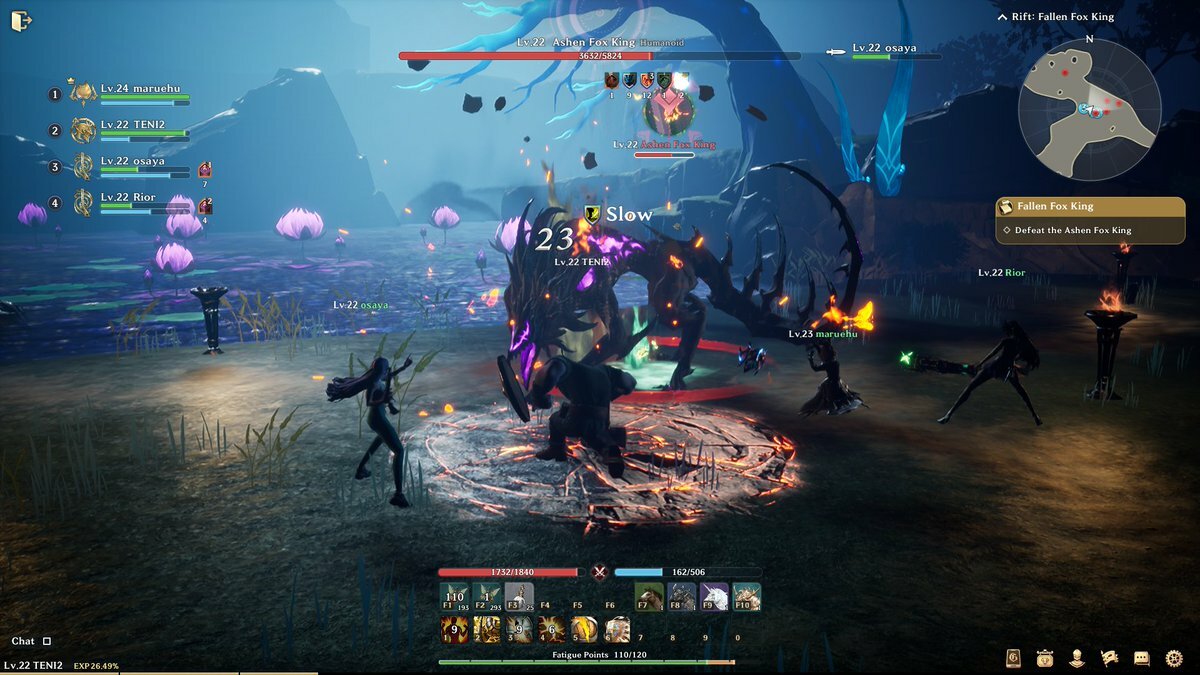Open the circular minimap
The width and height of the screenshot is (1200, 675).
(1089, 110)
